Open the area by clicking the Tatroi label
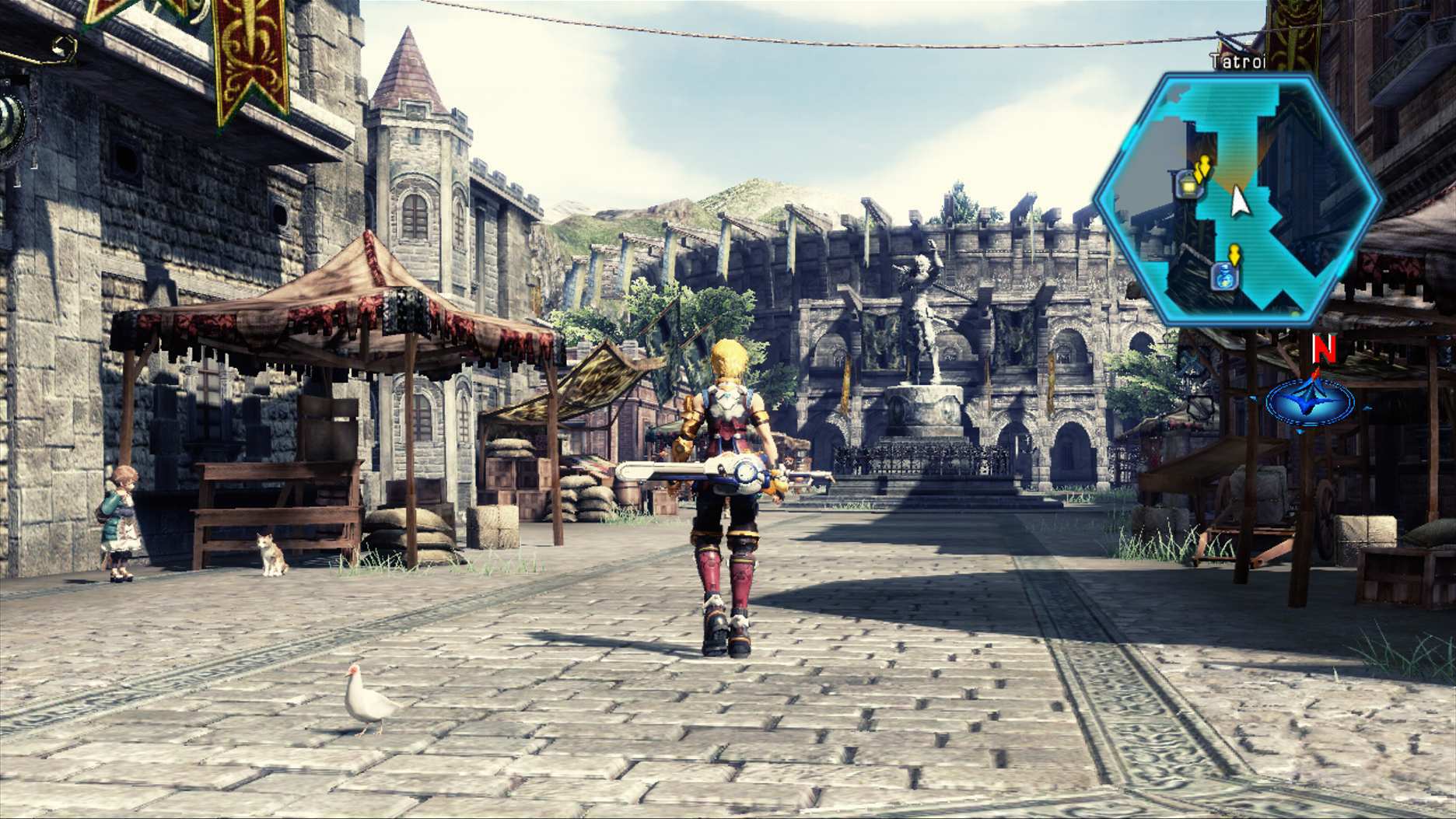Viewport: 1456px width, 819px height. point(1237,60)
